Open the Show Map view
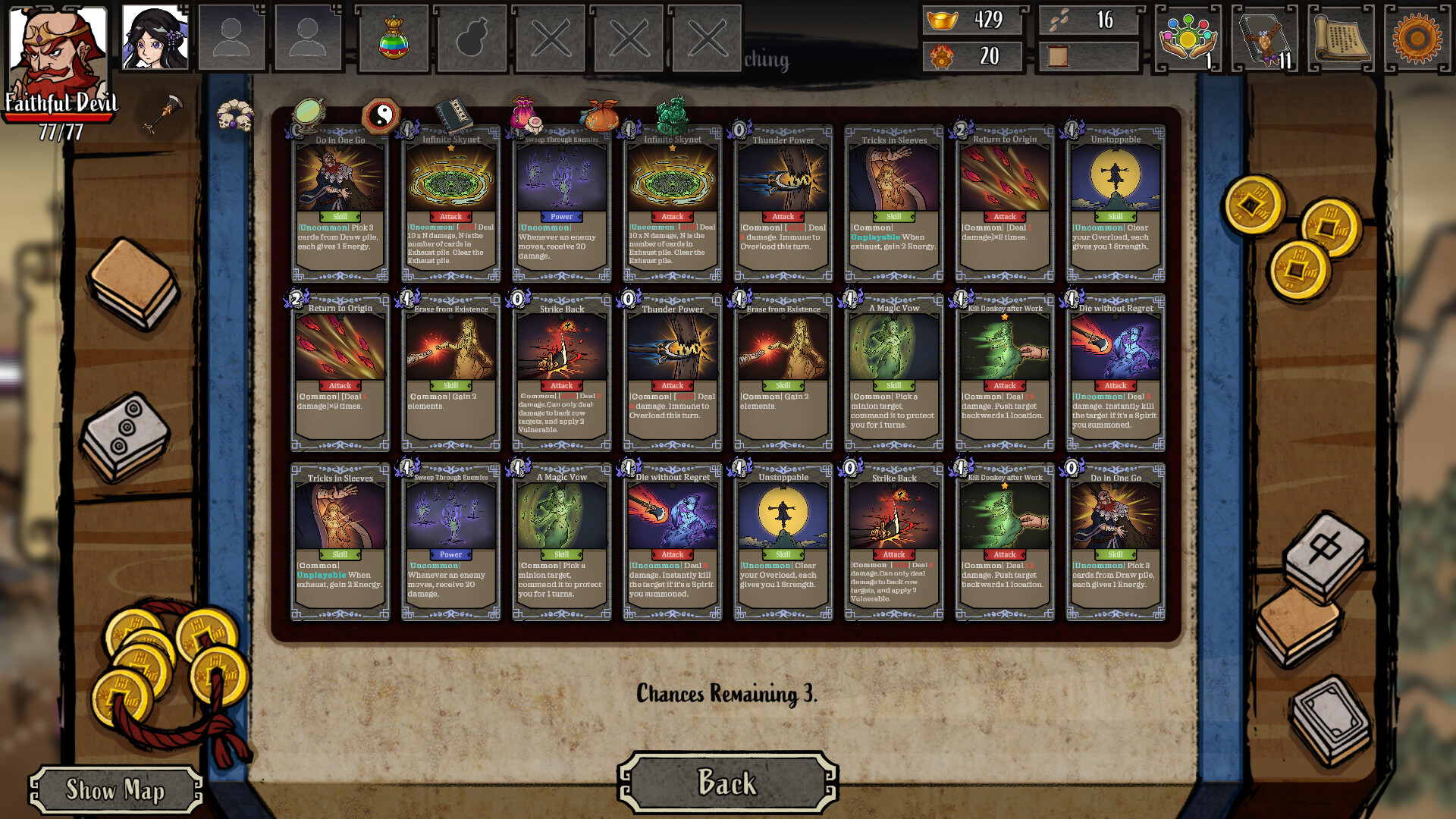 (115, 790)
